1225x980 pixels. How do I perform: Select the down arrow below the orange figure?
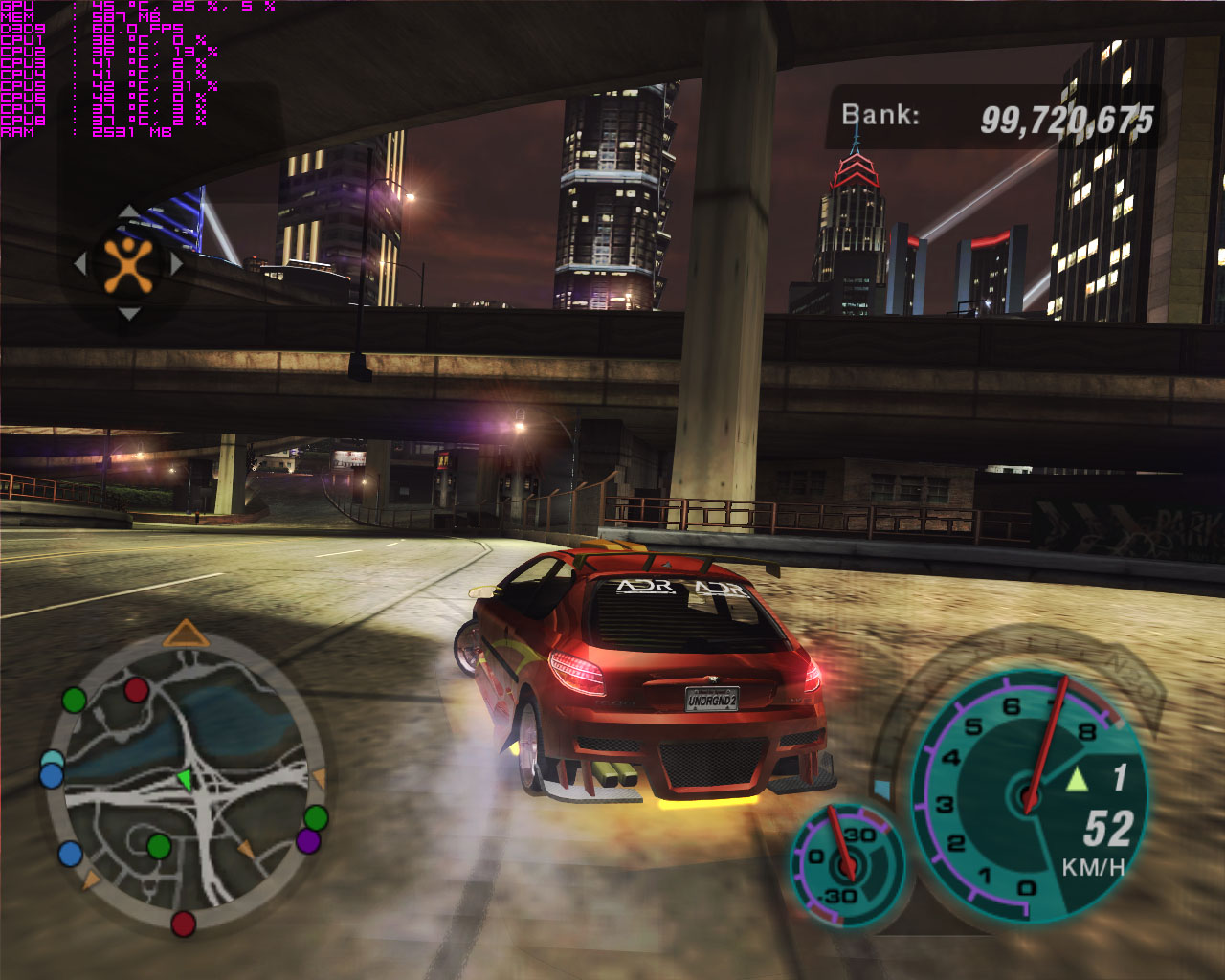pos(128,314)
